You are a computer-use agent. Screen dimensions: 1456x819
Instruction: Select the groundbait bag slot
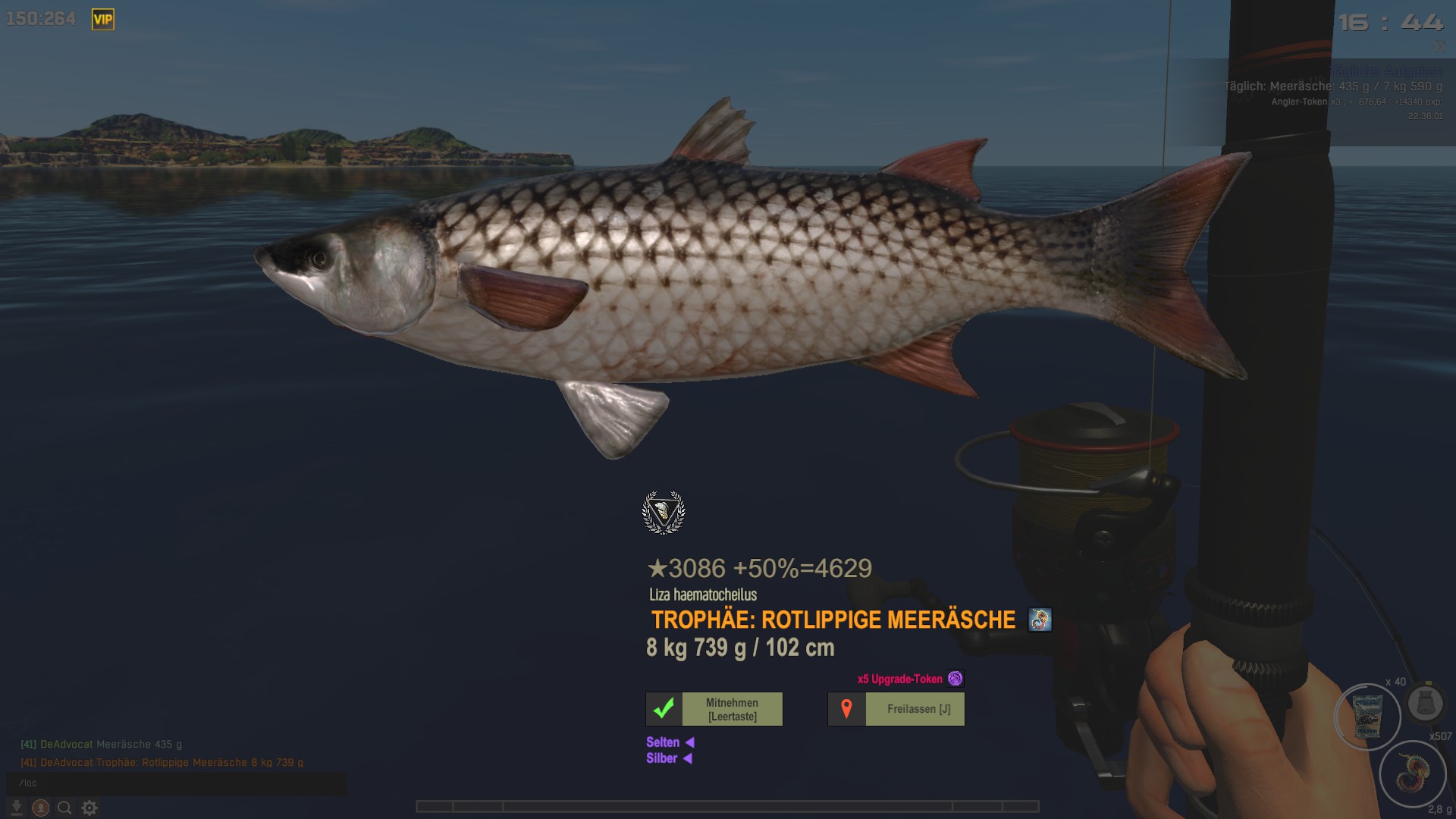1367,717
